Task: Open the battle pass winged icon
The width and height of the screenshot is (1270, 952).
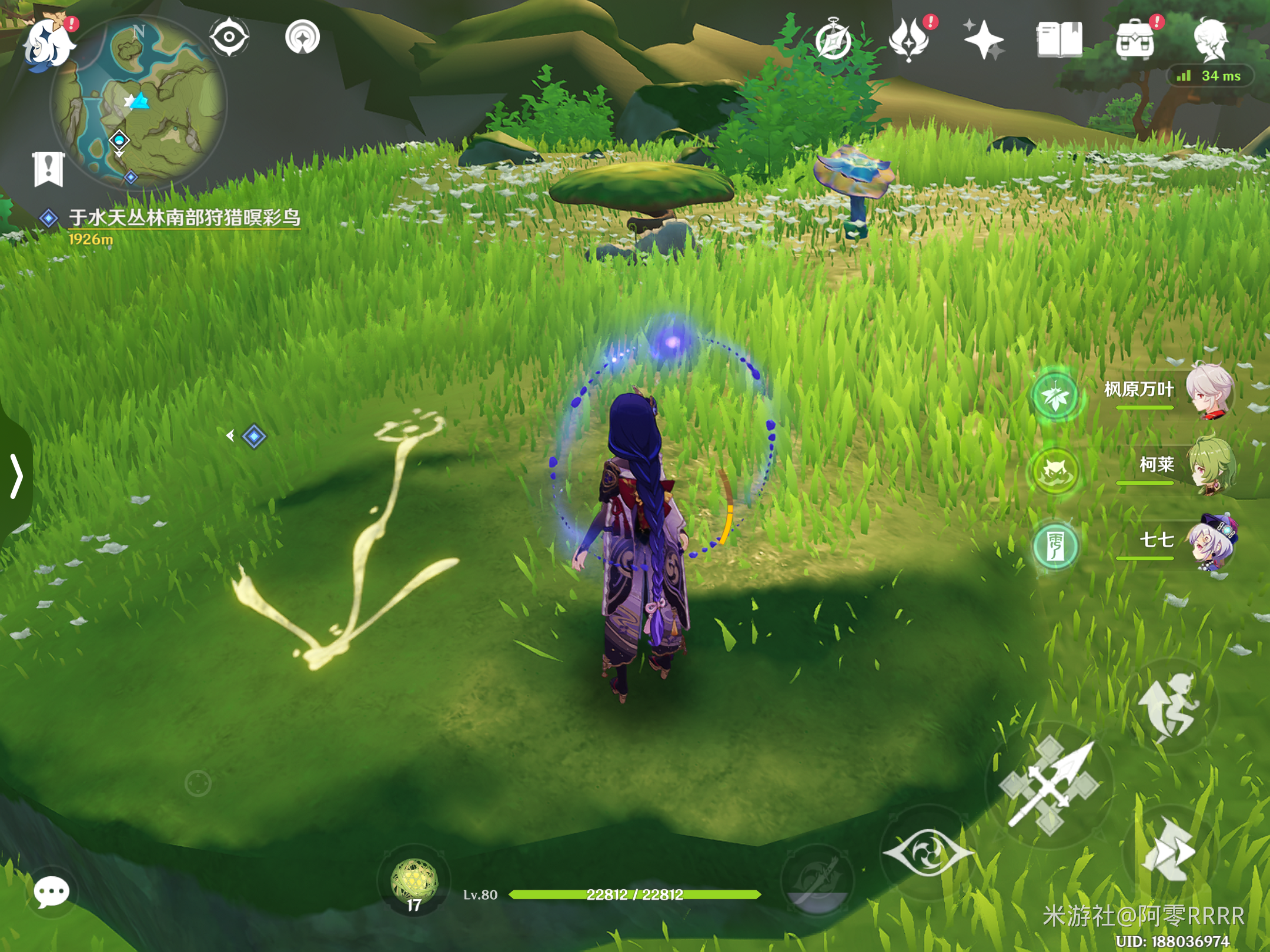Action: point(908,40)
